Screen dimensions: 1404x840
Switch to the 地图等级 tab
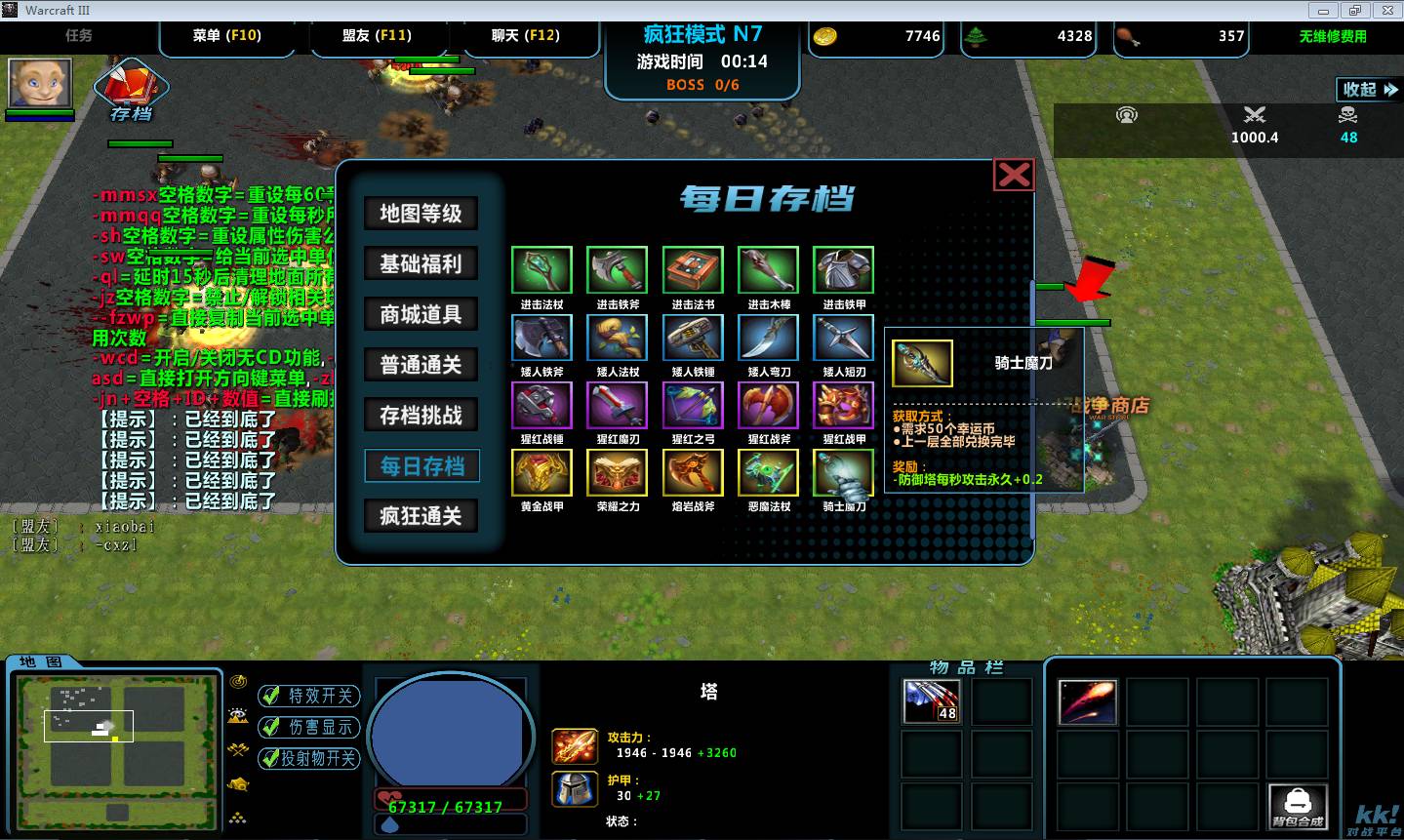(x=421, y=214)
